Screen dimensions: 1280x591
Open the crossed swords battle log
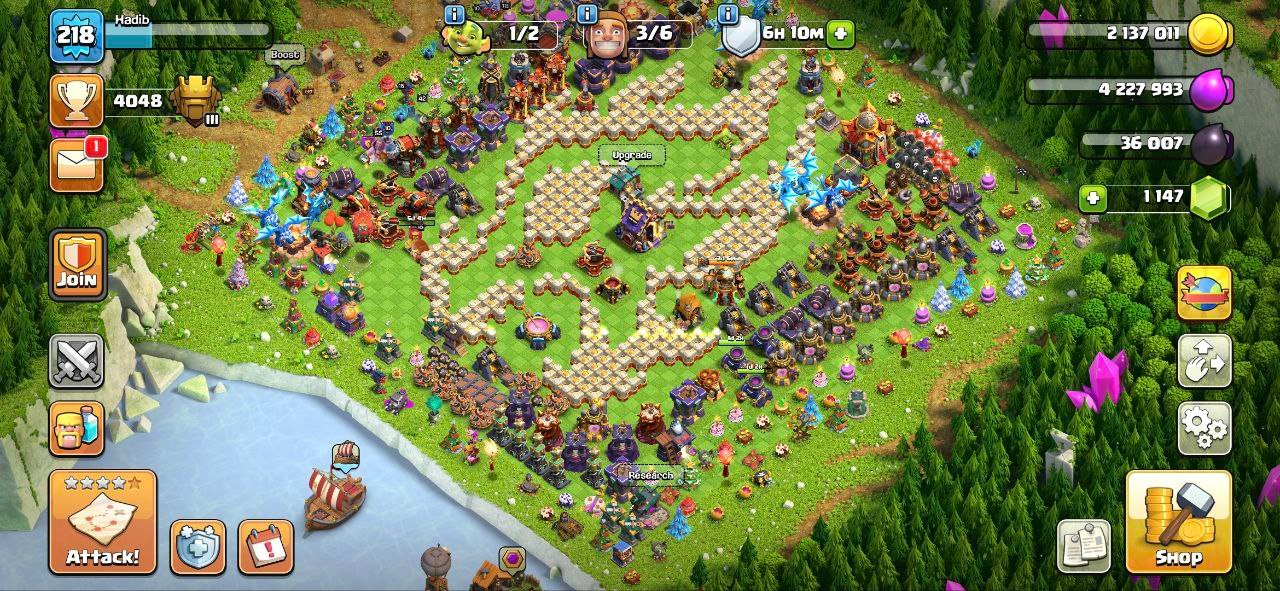[77, 361]
